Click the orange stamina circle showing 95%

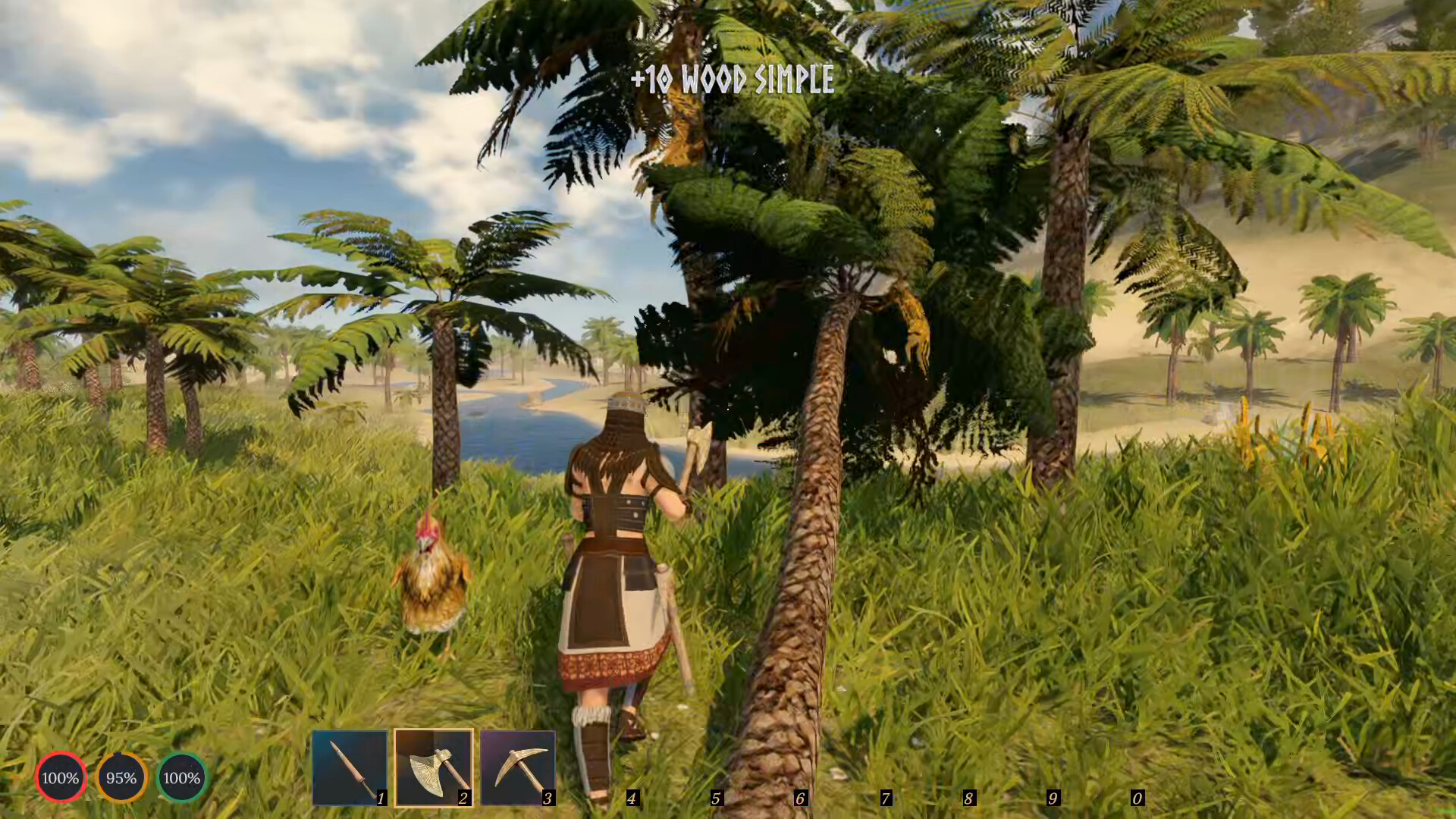tap(120, 777)
